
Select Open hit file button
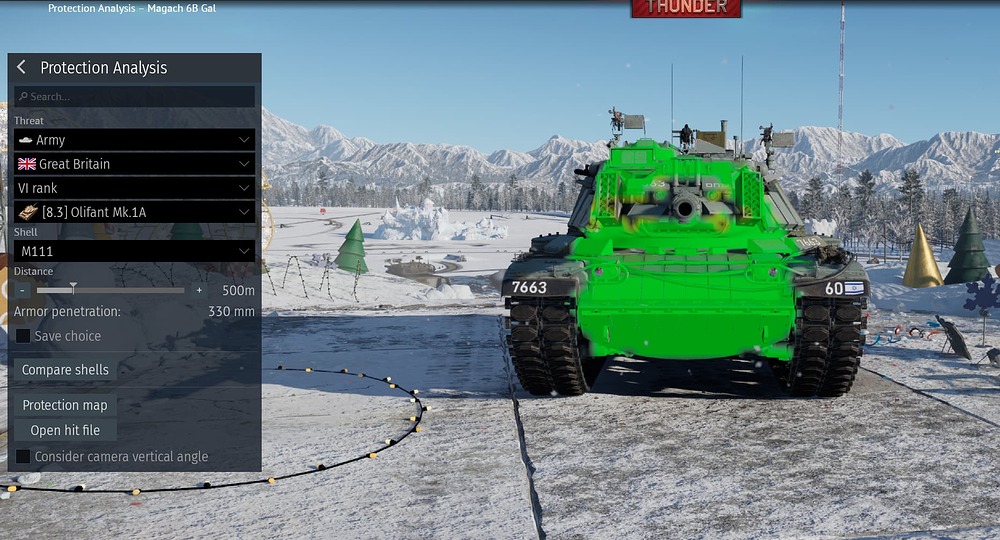(65, 430)
